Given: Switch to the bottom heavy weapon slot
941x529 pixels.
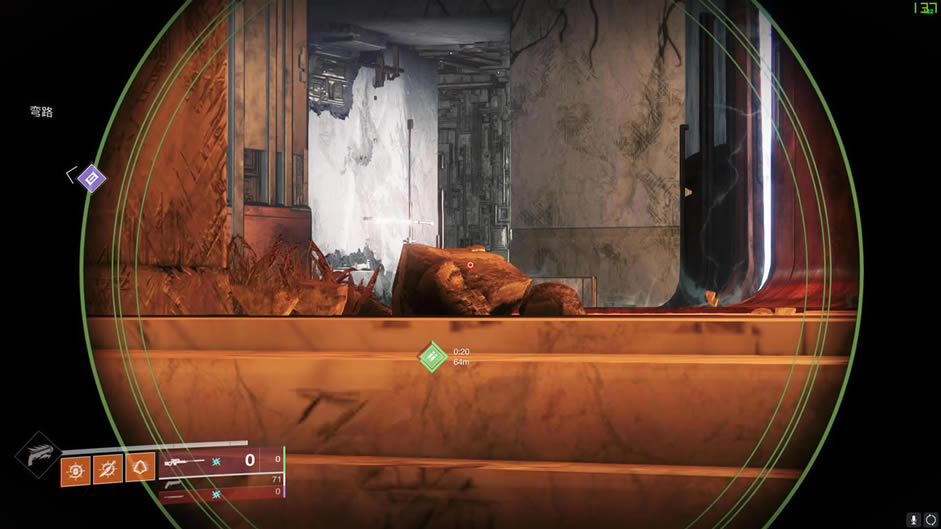Looking at the screenshot, I should pyautogui.click(x=221, y=493).
